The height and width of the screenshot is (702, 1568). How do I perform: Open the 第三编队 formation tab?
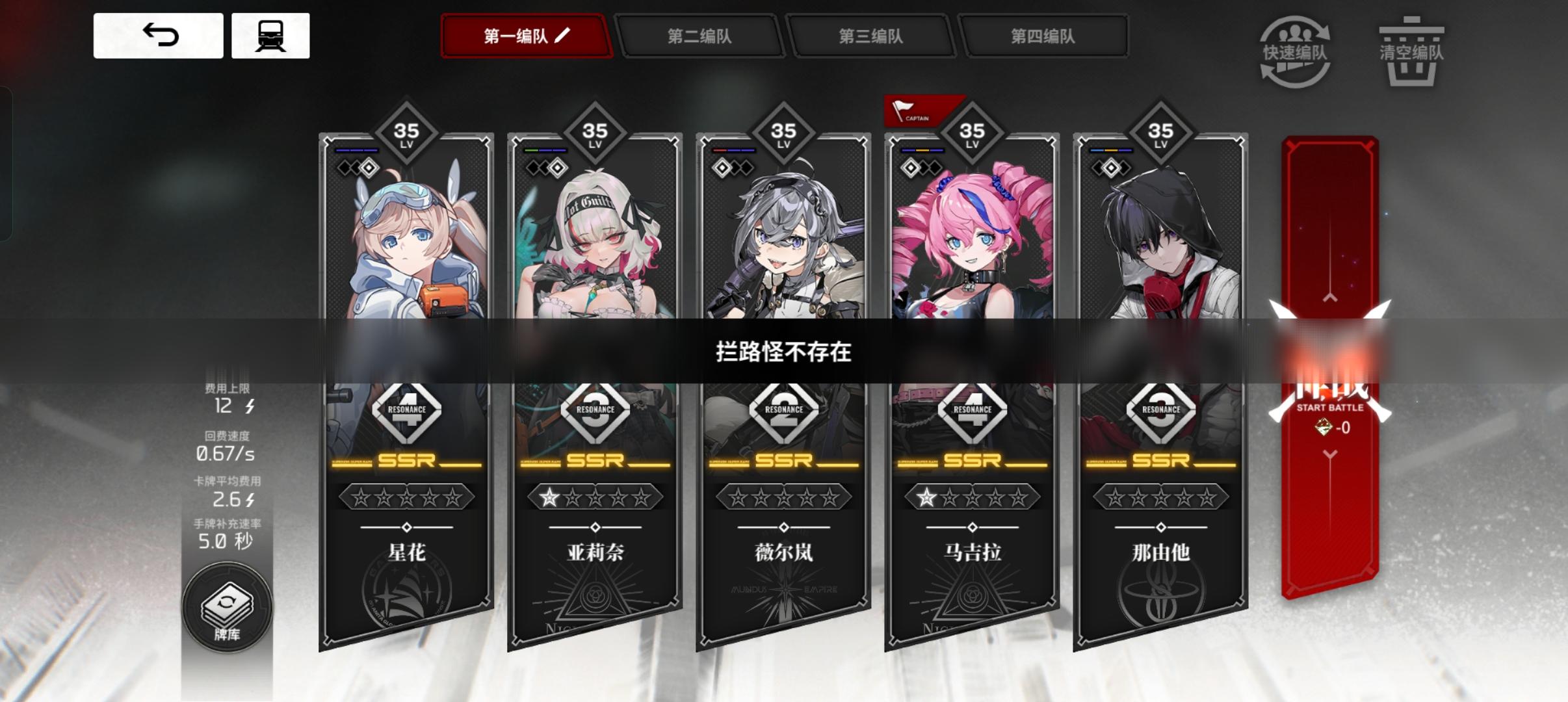coord(874,37)
